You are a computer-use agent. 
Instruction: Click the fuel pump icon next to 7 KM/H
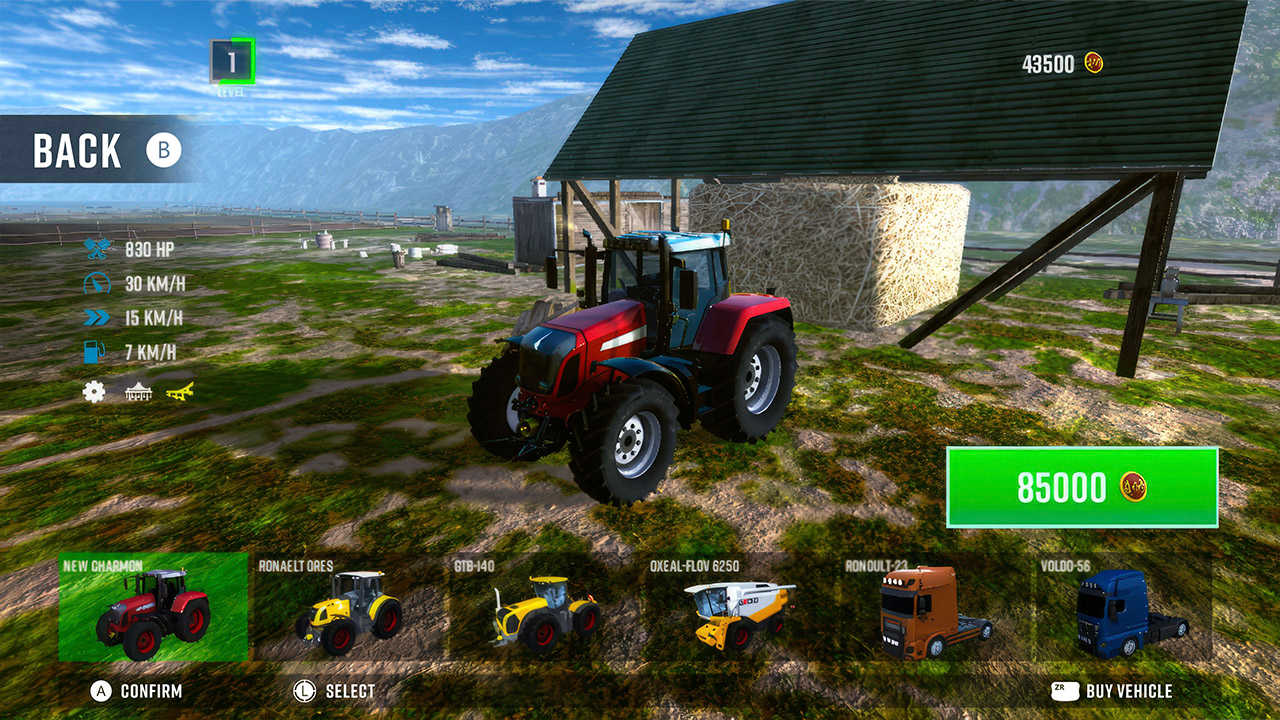click(x=96, y=351)
